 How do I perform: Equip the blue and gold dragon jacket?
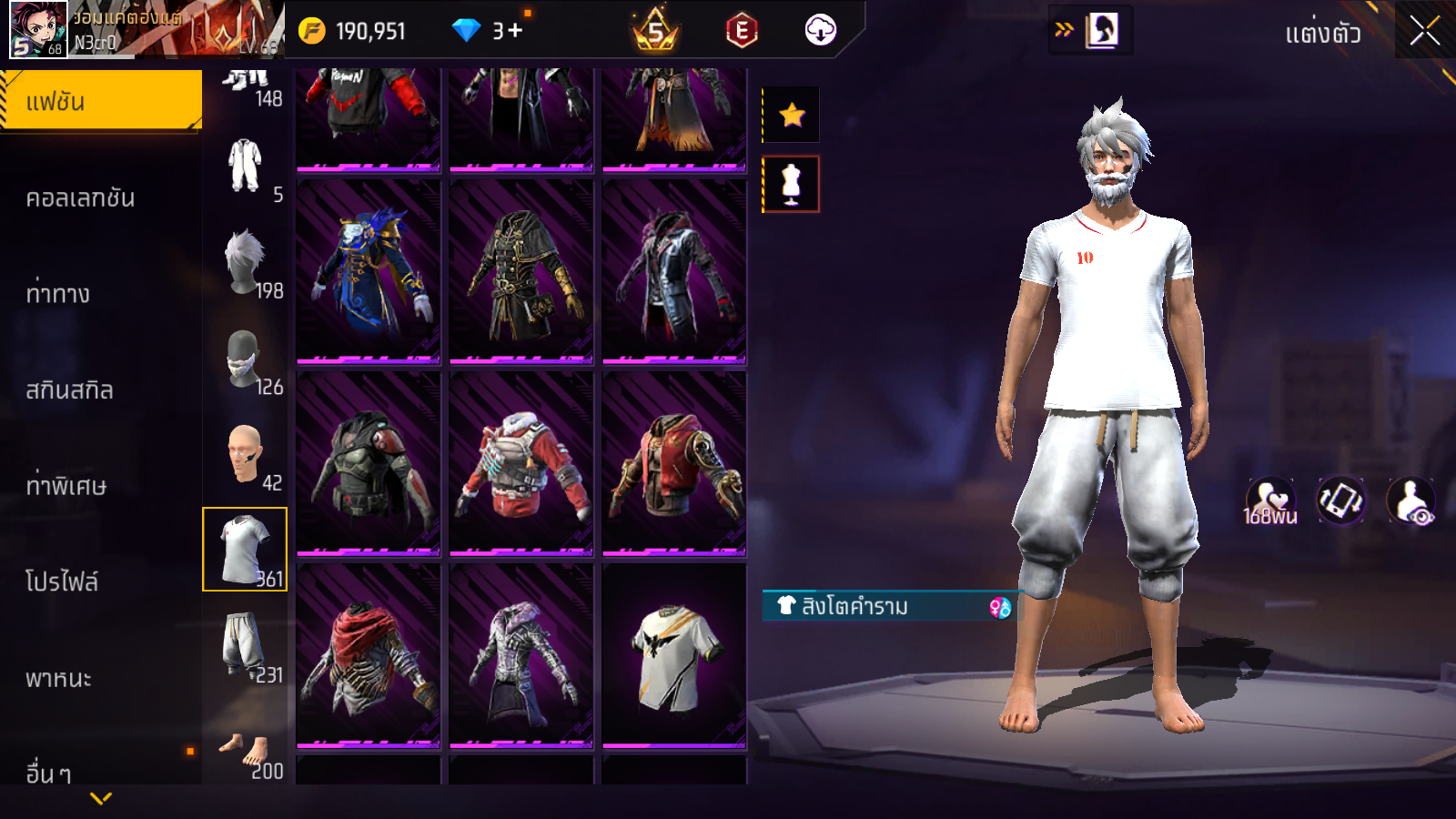click(369, 271)
